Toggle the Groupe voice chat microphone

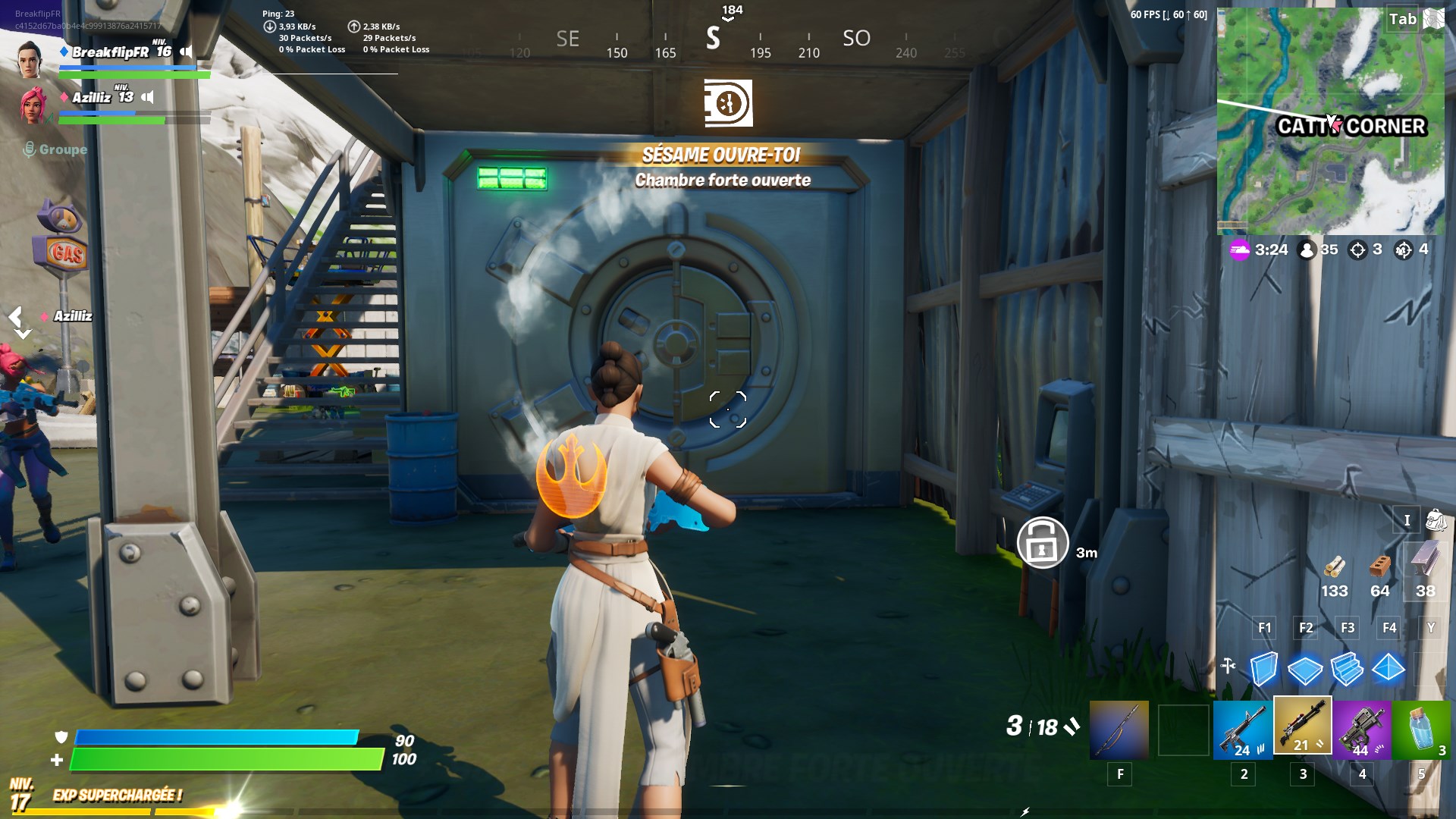30,149
